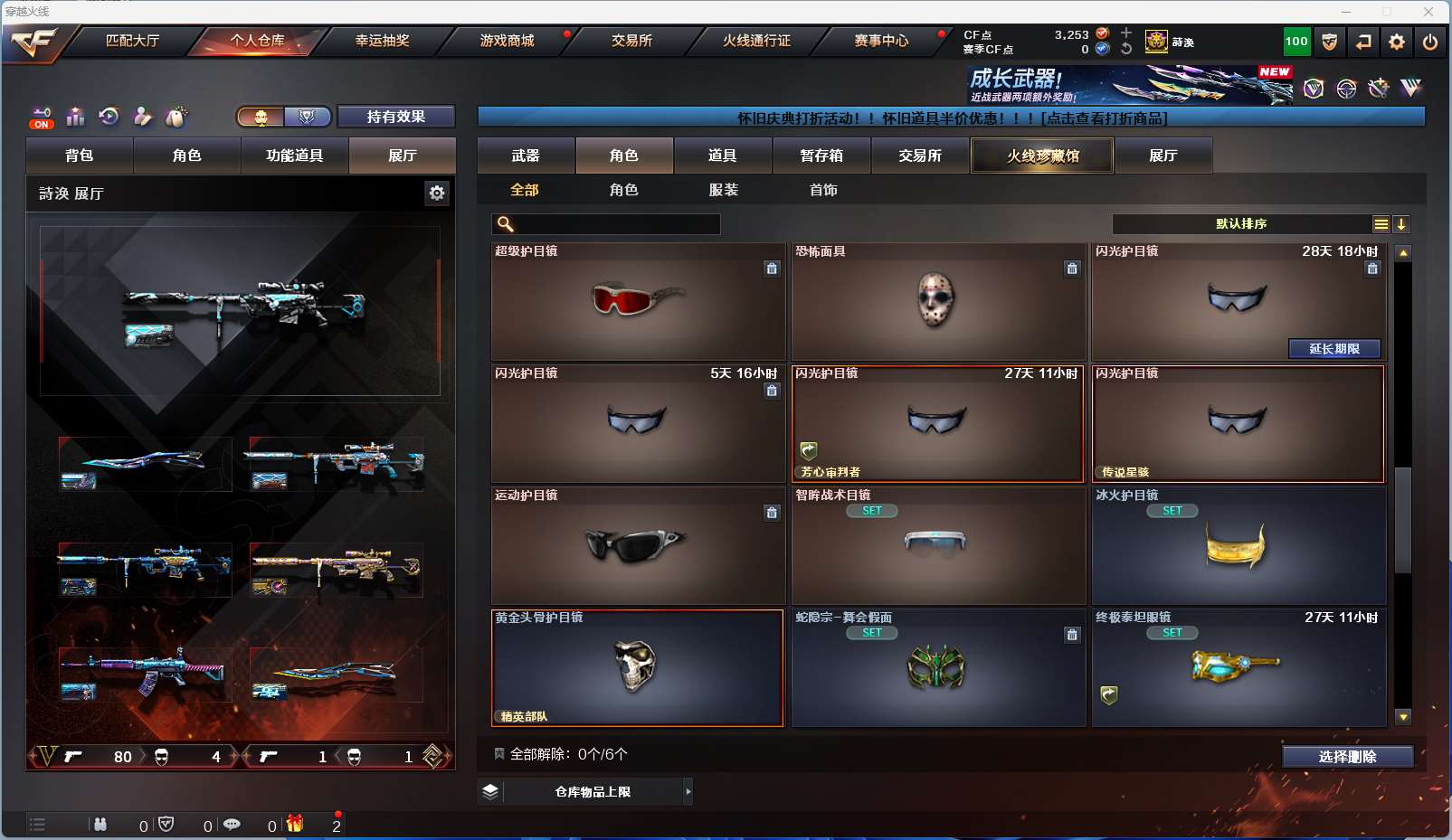
Task: Select the 火线珍藏馆 collection tab
Action: pos(1042,156)
